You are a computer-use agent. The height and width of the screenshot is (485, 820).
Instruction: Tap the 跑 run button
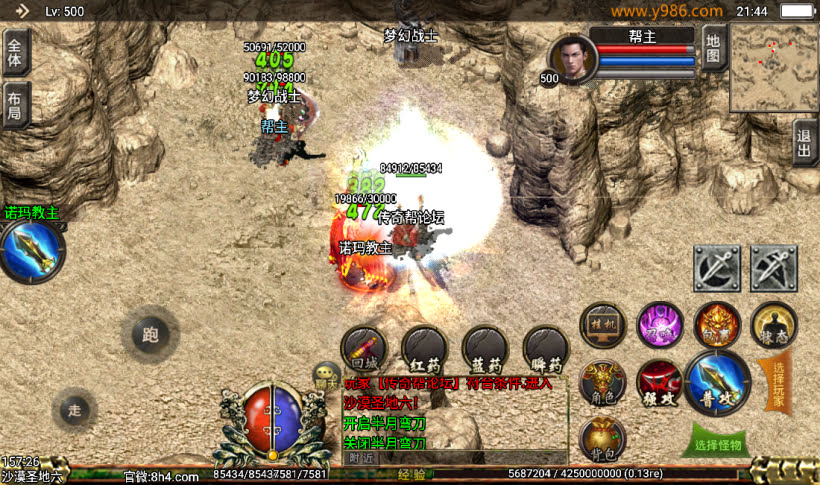[150, 335]
